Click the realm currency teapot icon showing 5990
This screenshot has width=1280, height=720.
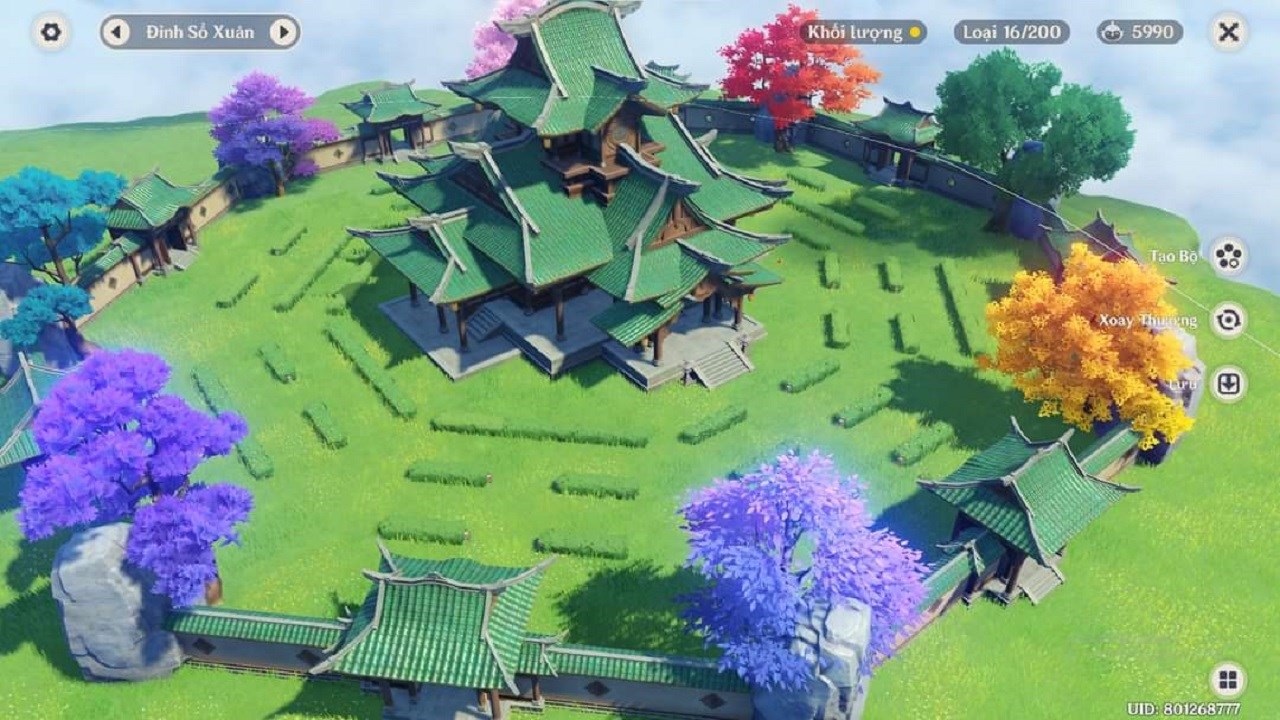(1114, 30)
